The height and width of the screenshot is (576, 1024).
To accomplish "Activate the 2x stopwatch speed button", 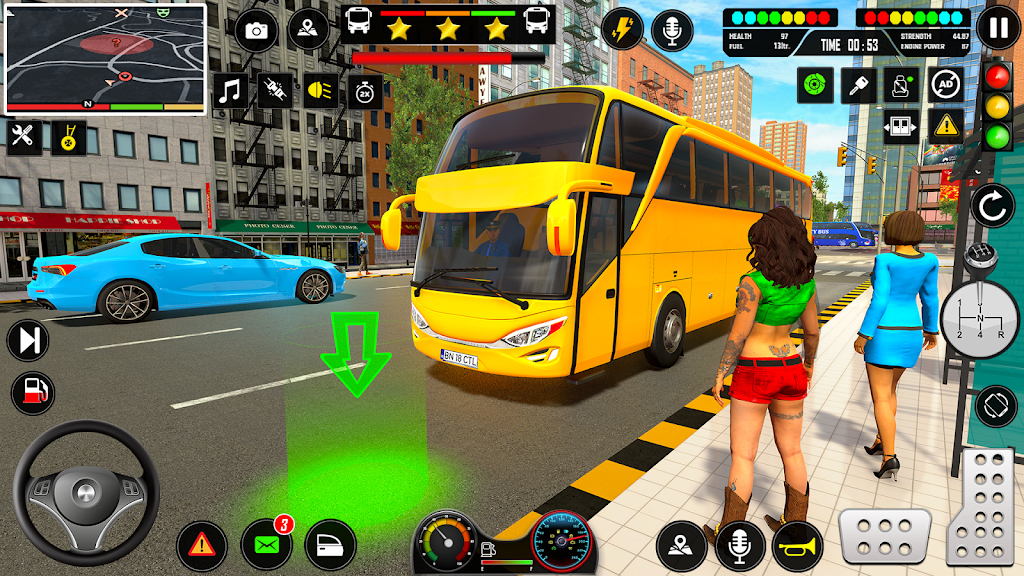I will pos(364,91).
